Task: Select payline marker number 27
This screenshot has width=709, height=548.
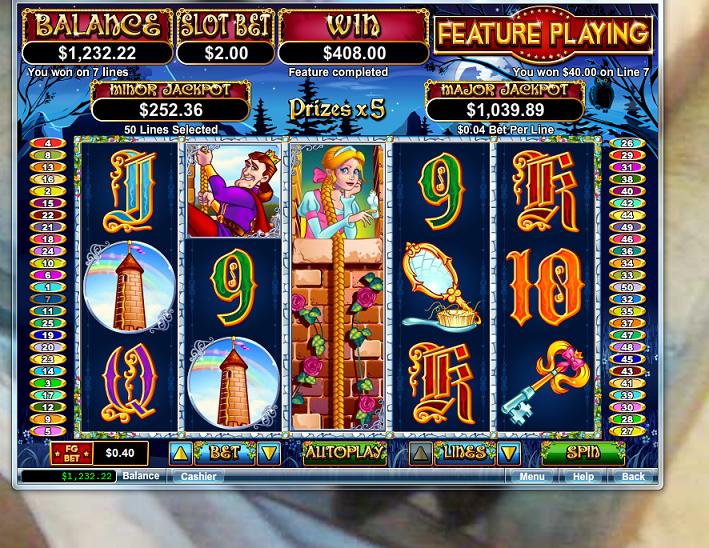Action: pos(627,431)
